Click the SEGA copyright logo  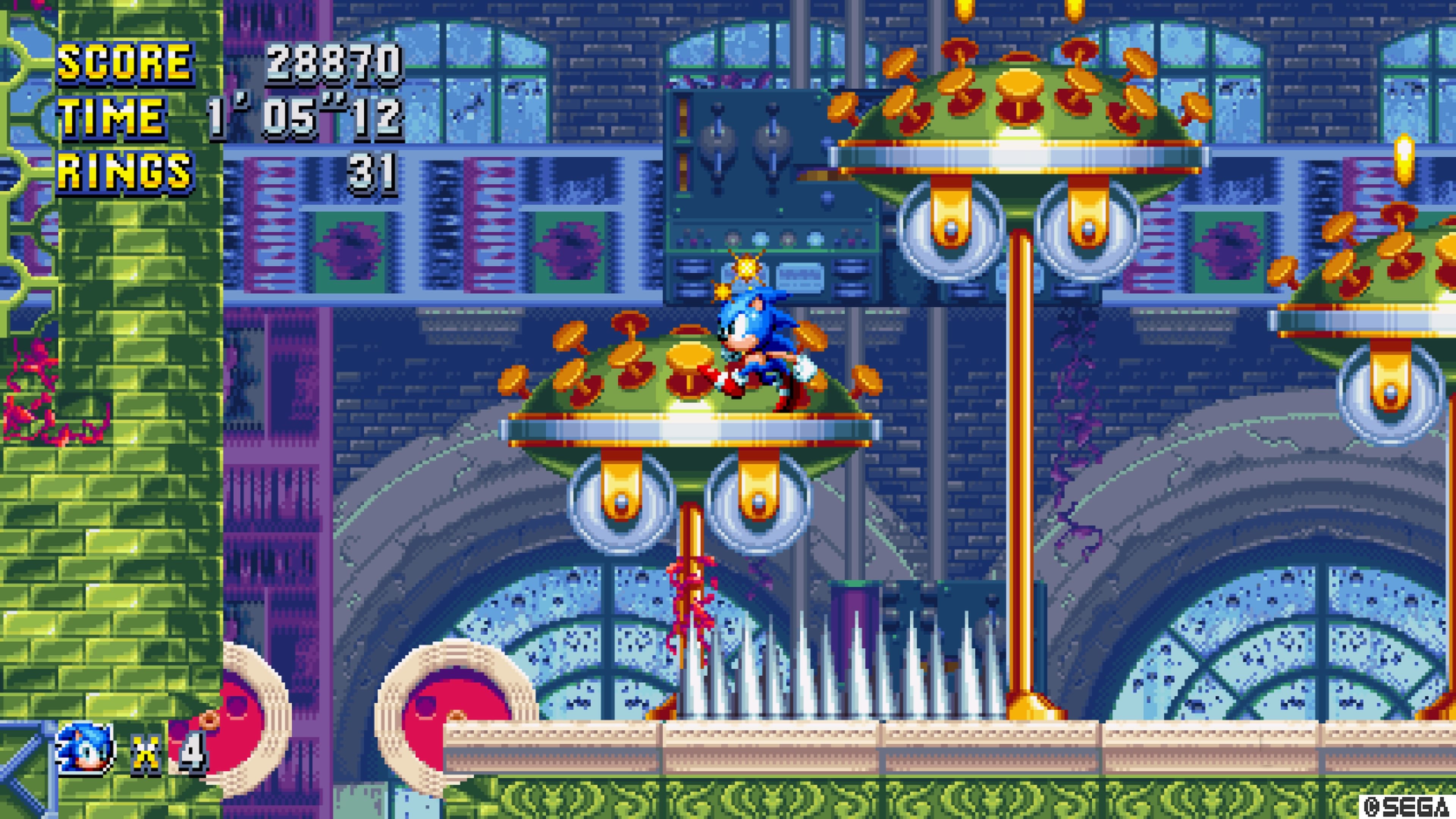pyautogui.click(x=1413, y=805)
